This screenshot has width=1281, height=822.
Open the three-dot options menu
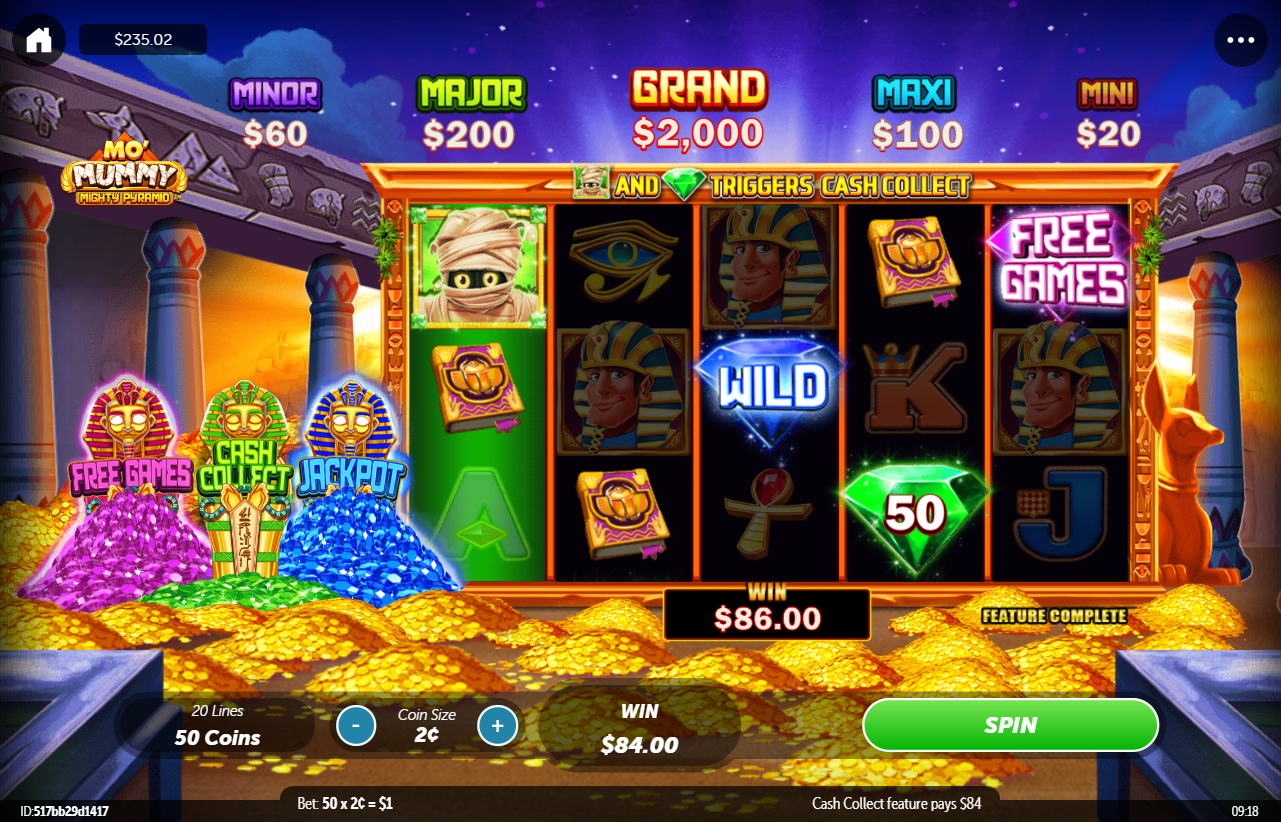pos(1240,40)
